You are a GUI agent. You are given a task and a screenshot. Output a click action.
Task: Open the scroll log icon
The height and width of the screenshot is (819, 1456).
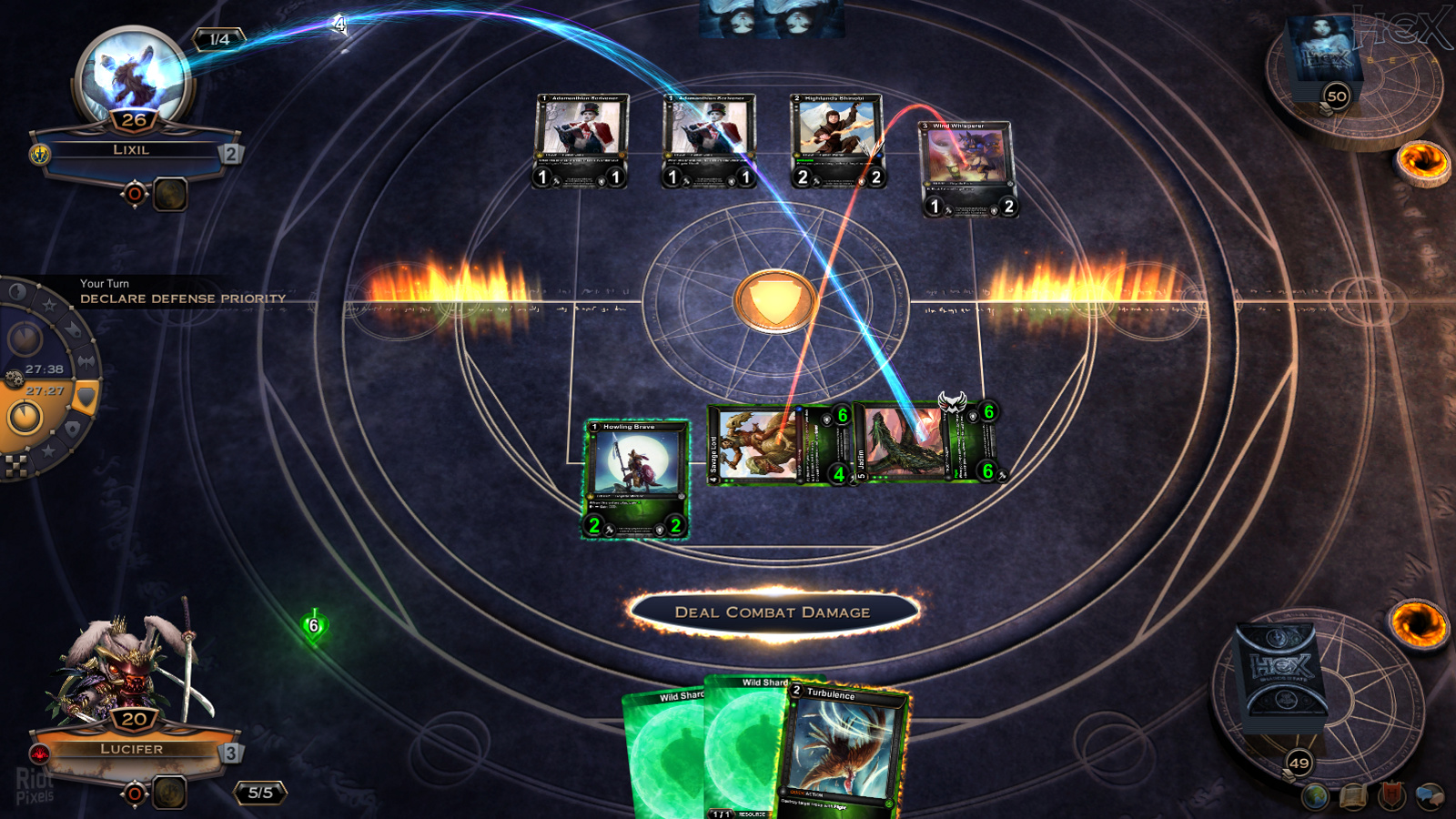coord(1353,797)
